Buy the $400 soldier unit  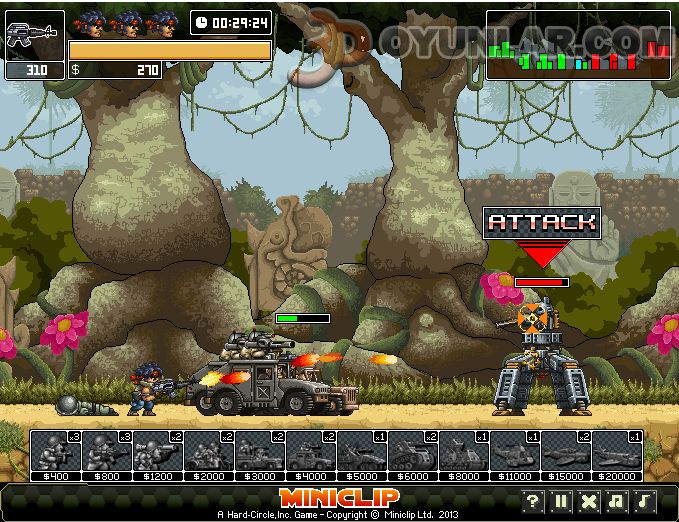click(x=56, y=451)
